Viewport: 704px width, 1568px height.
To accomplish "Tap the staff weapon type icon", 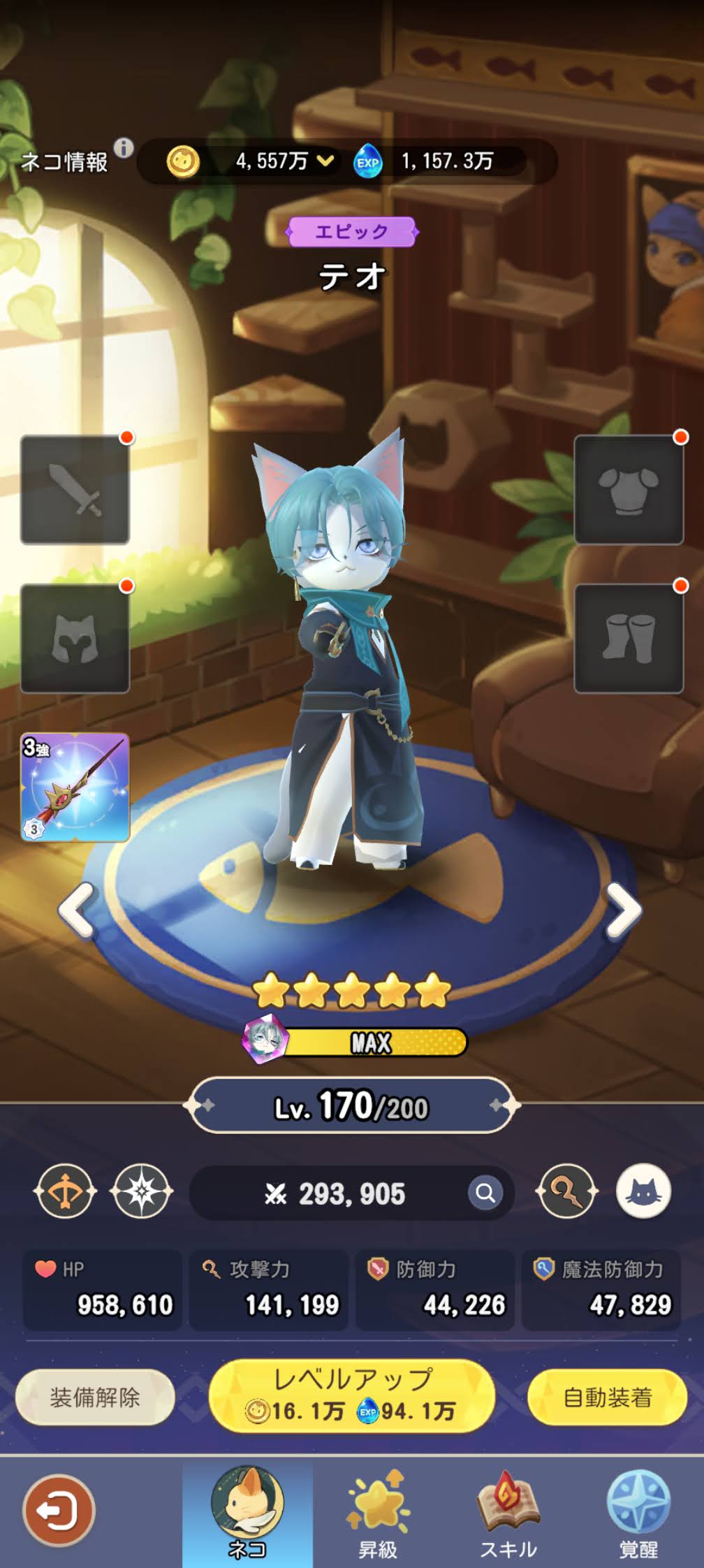I will 566,1191.
